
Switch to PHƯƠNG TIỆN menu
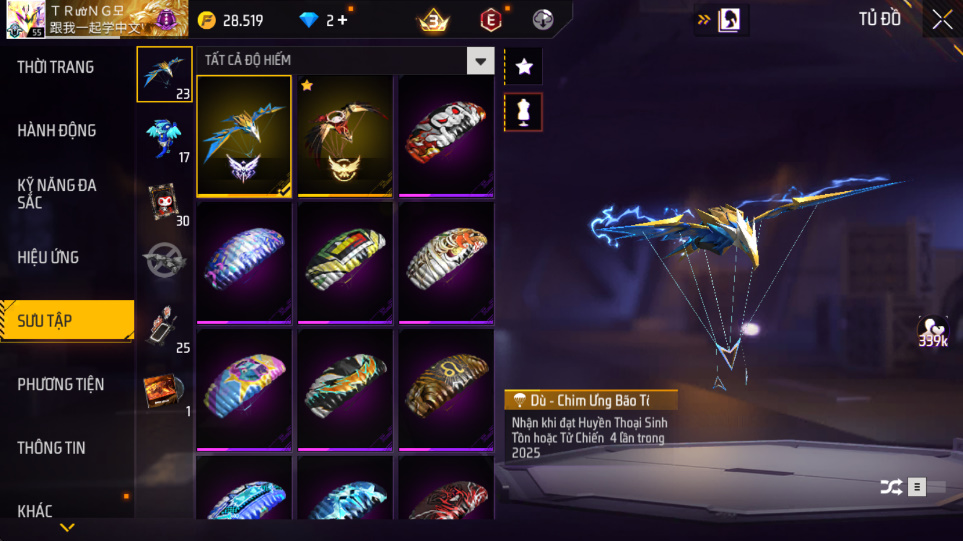[x=60, y=384]
